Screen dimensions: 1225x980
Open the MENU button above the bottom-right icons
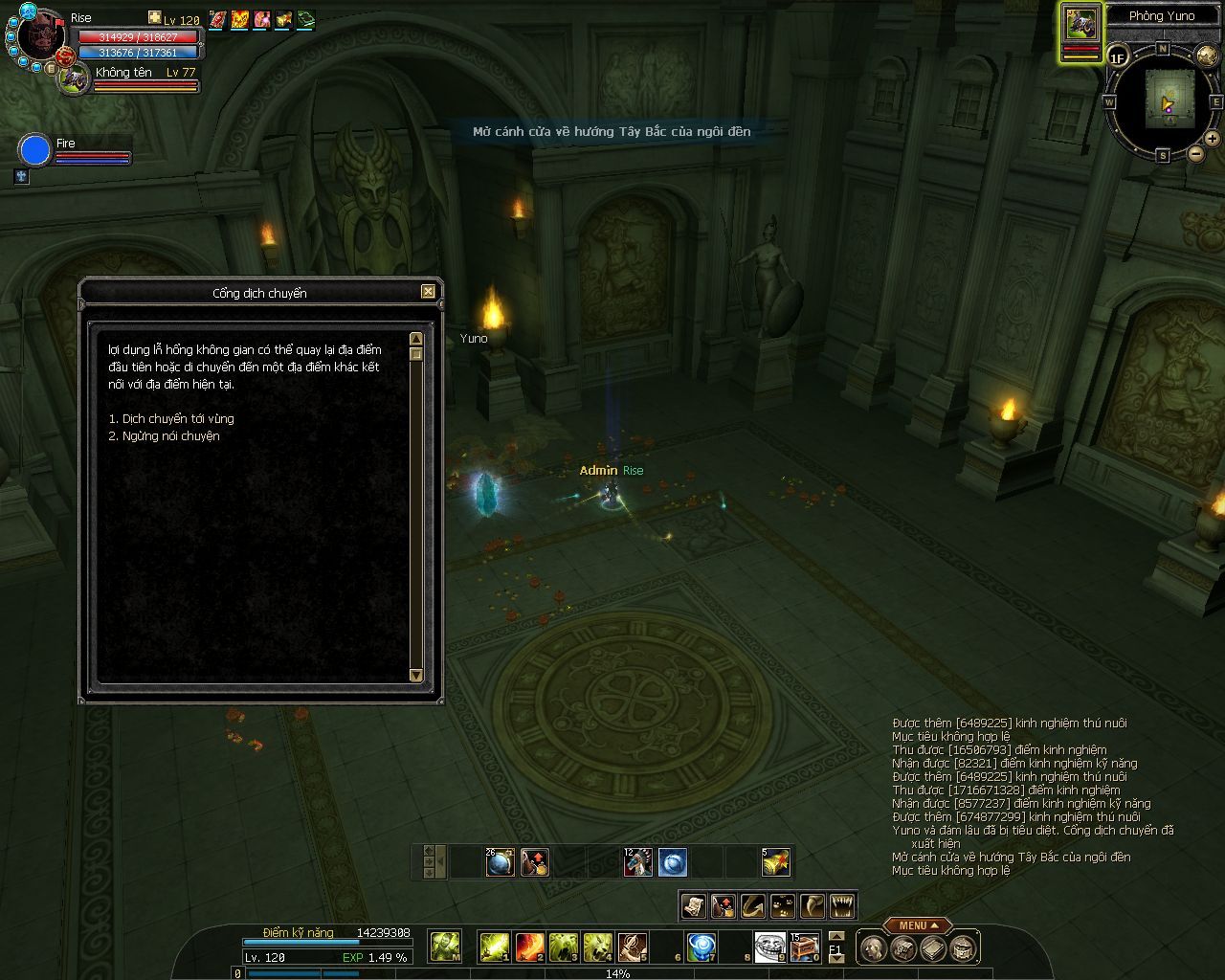pyautogui.click(x=917, y=925)
